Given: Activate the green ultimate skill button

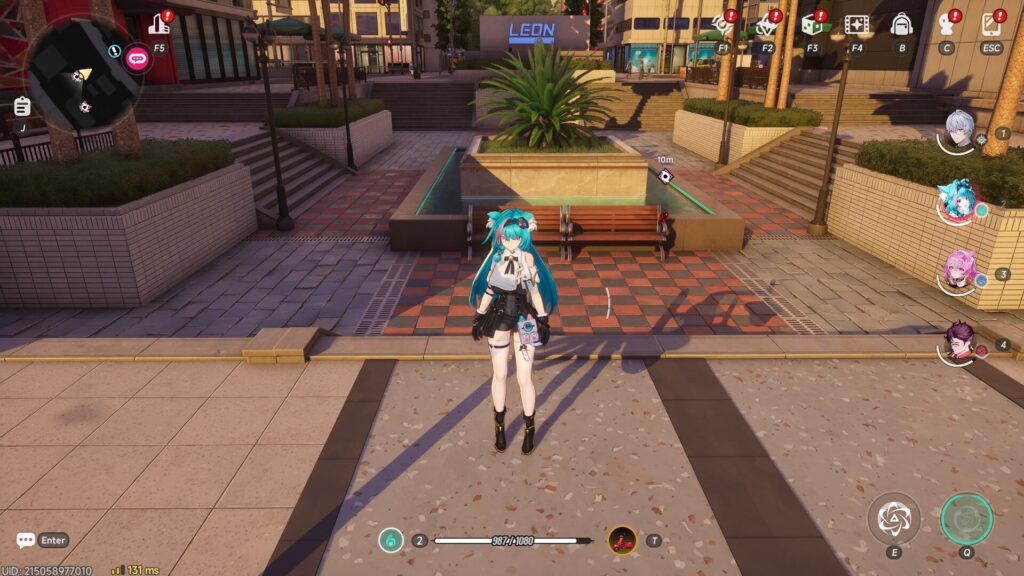Looking at the screenshot, I should tap(966, 517).
